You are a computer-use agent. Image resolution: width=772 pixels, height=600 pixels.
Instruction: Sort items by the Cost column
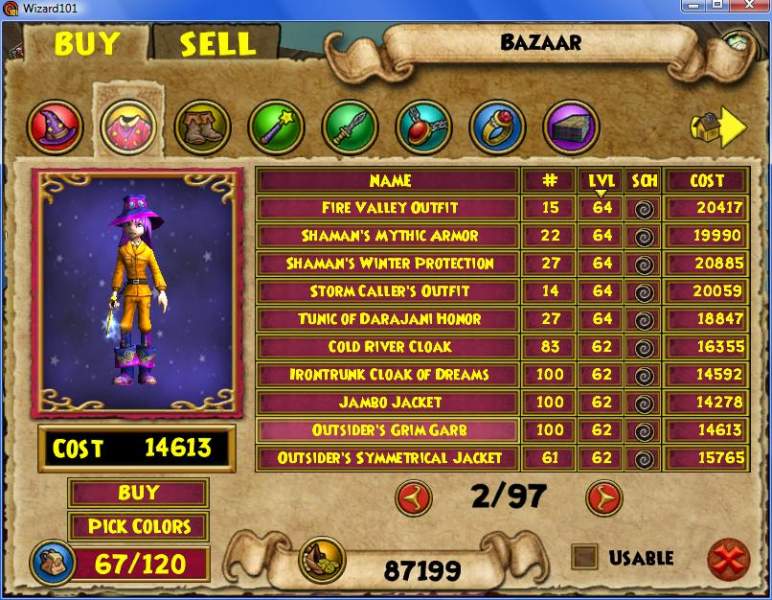[x=706, y=181]
